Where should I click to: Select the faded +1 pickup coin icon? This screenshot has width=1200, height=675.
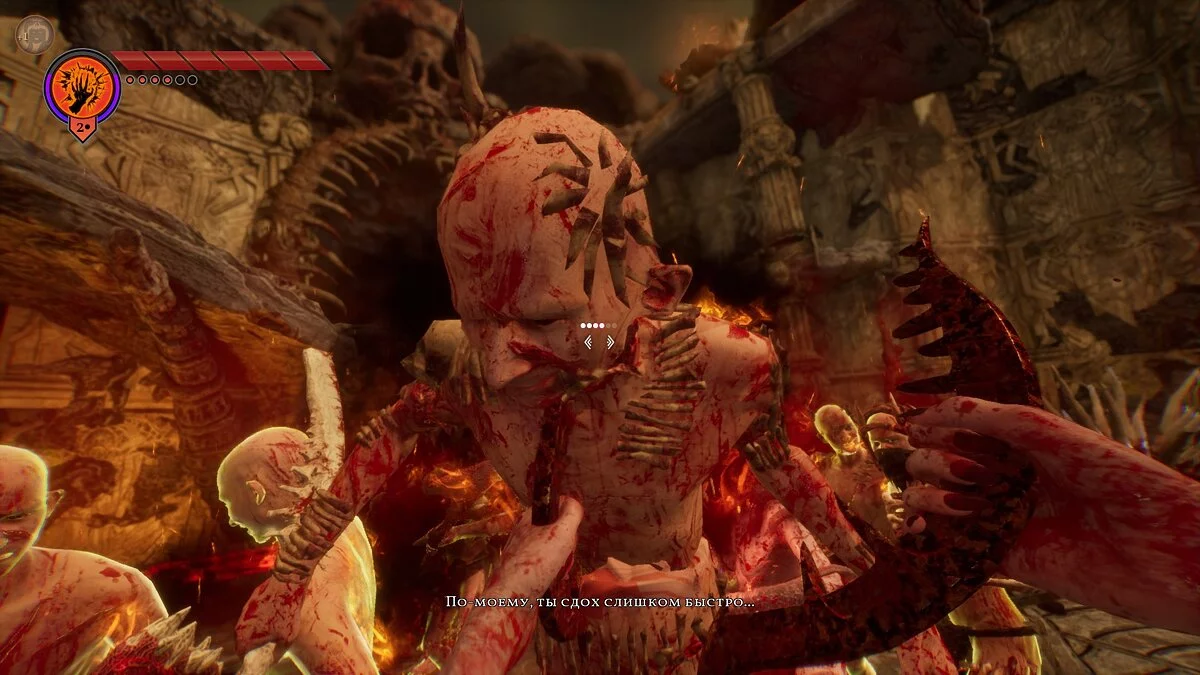(x=33, y=33)
